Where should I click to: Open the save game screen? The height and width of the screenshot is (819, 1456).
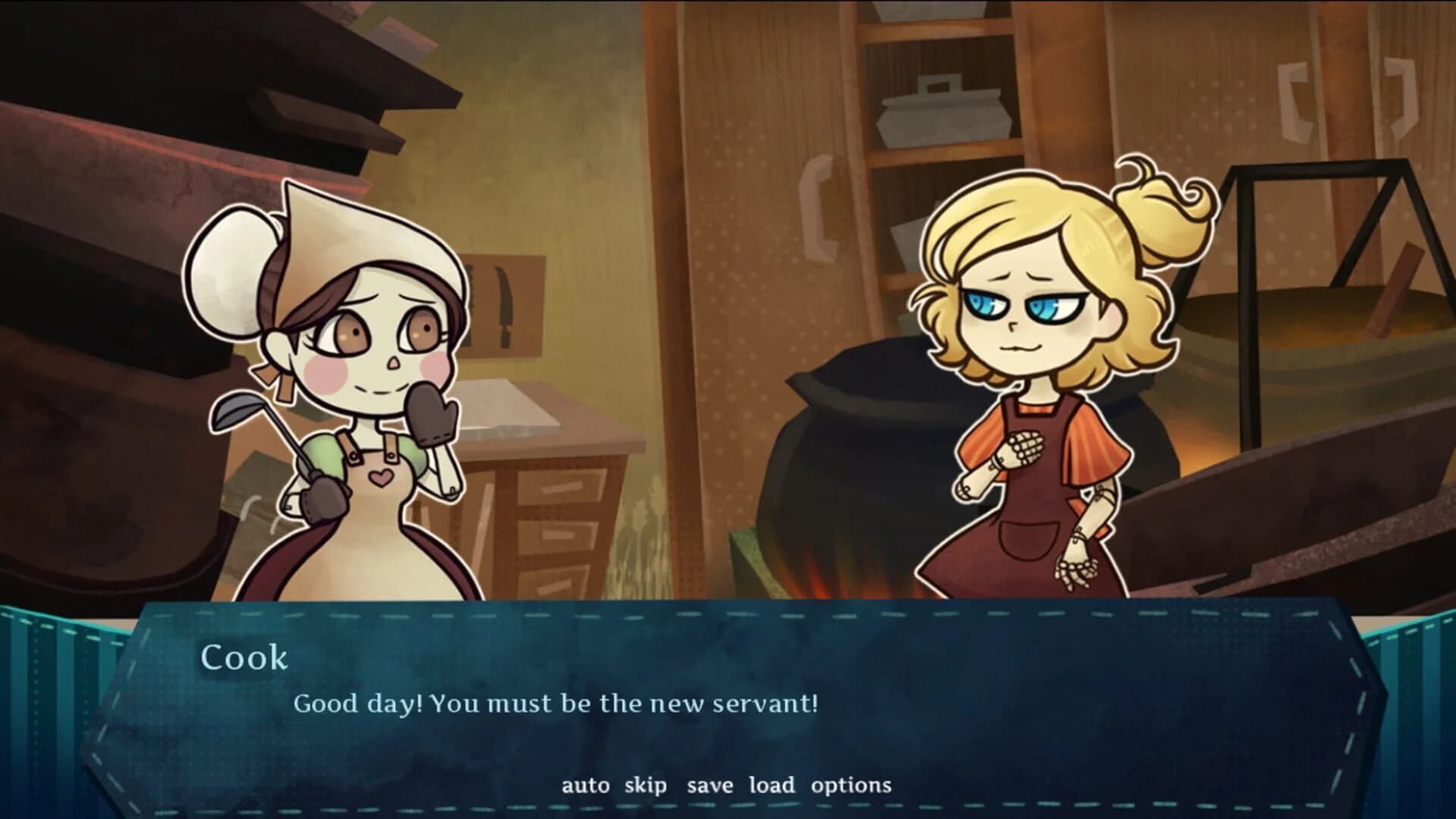tap(712, 786)
